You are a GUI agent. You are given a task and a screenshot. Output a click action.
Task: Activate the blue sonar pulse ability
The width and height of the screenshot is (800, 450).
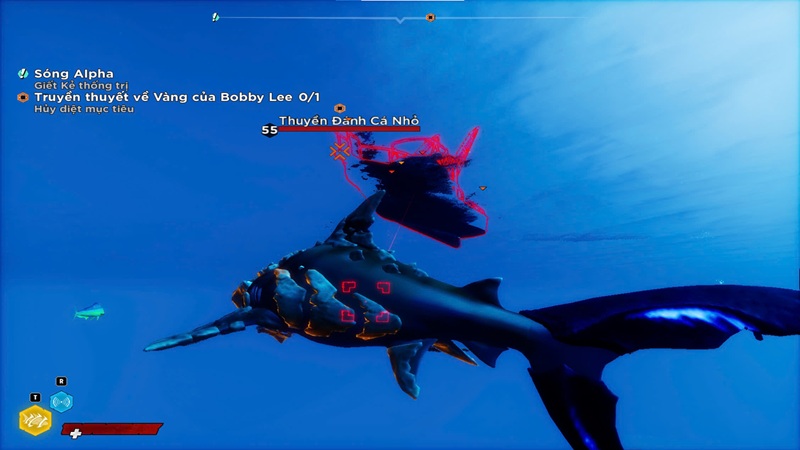coord(62,402)
